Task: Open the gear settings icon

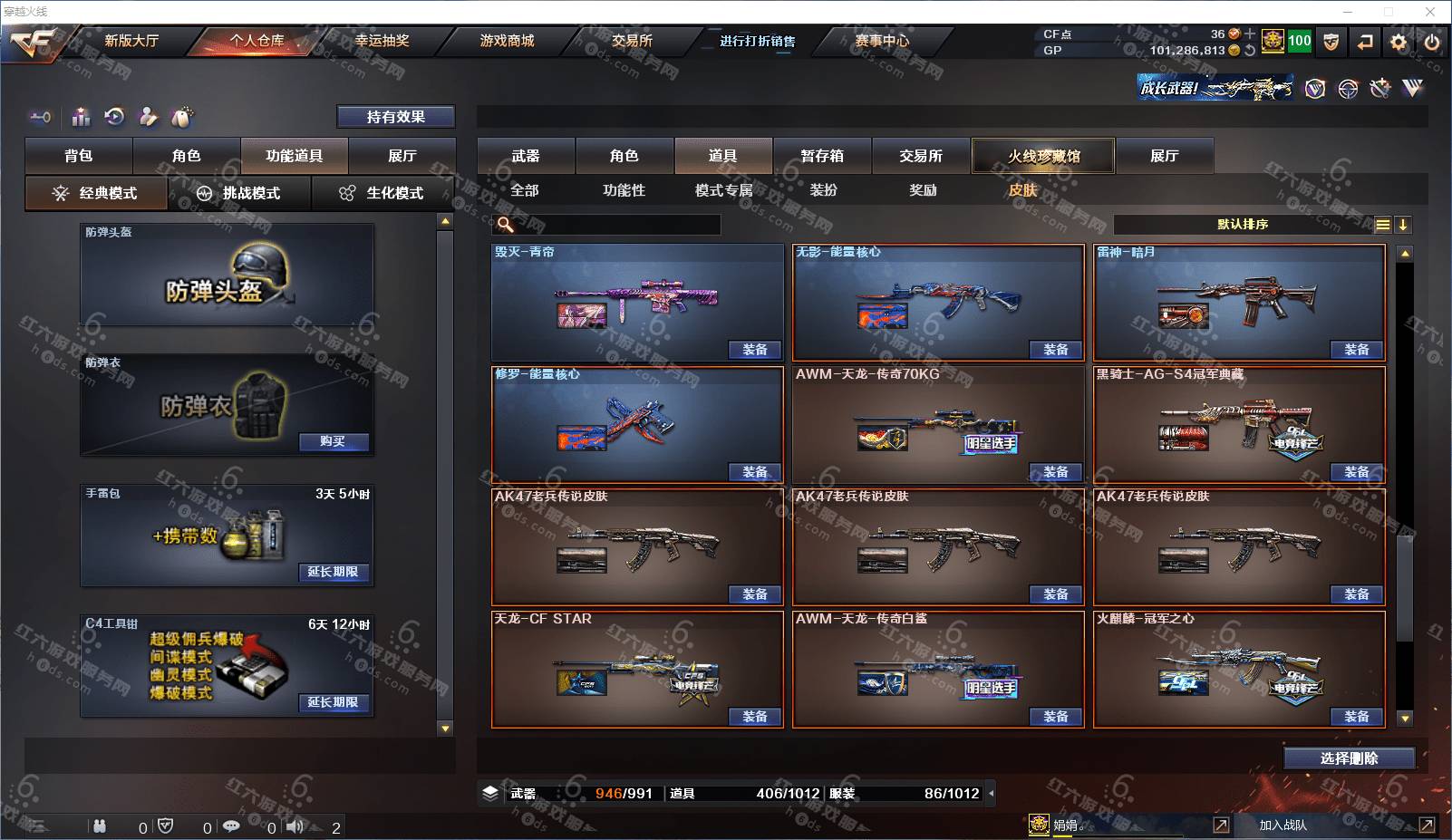Action: tap(1399, 42)
